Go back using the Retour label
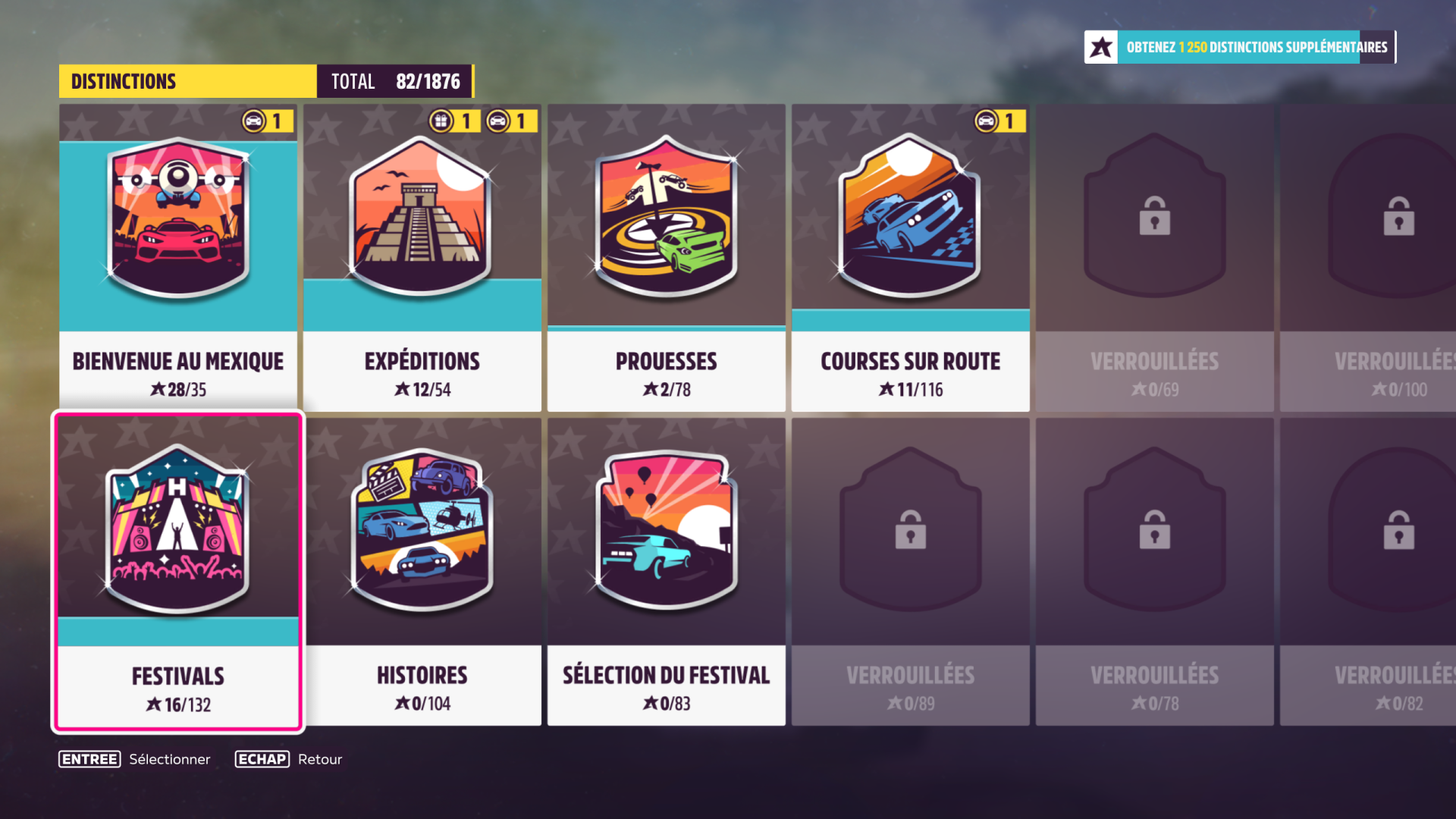This screenshot has height=819, width=1456. point(319,759)
